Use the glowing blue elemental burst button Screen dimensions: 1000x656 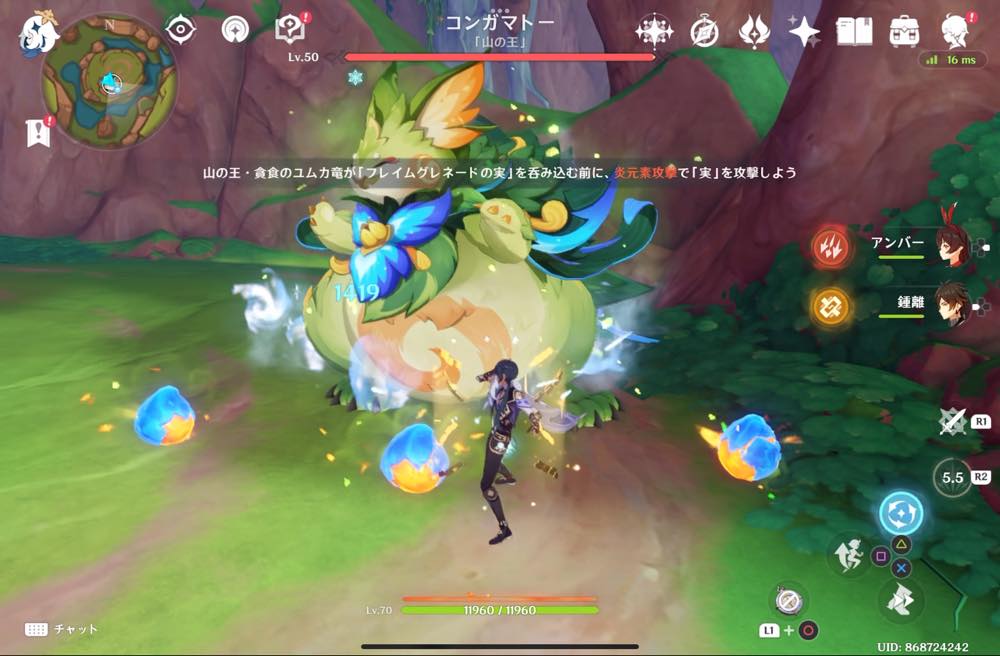[x=900, y=514]
